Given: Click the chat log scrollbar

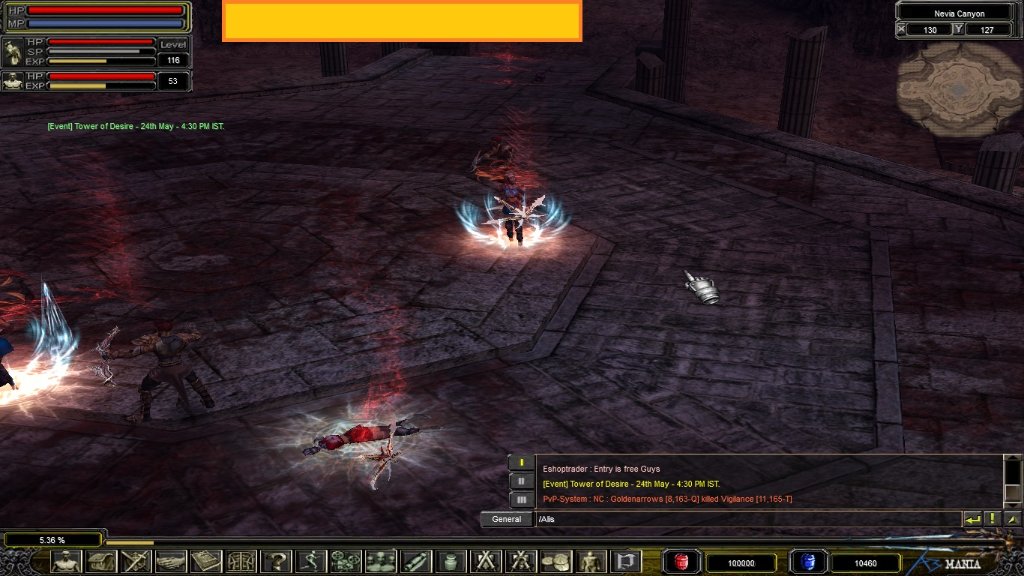Looking at the screenshot, I should [x=1011, y=481].
